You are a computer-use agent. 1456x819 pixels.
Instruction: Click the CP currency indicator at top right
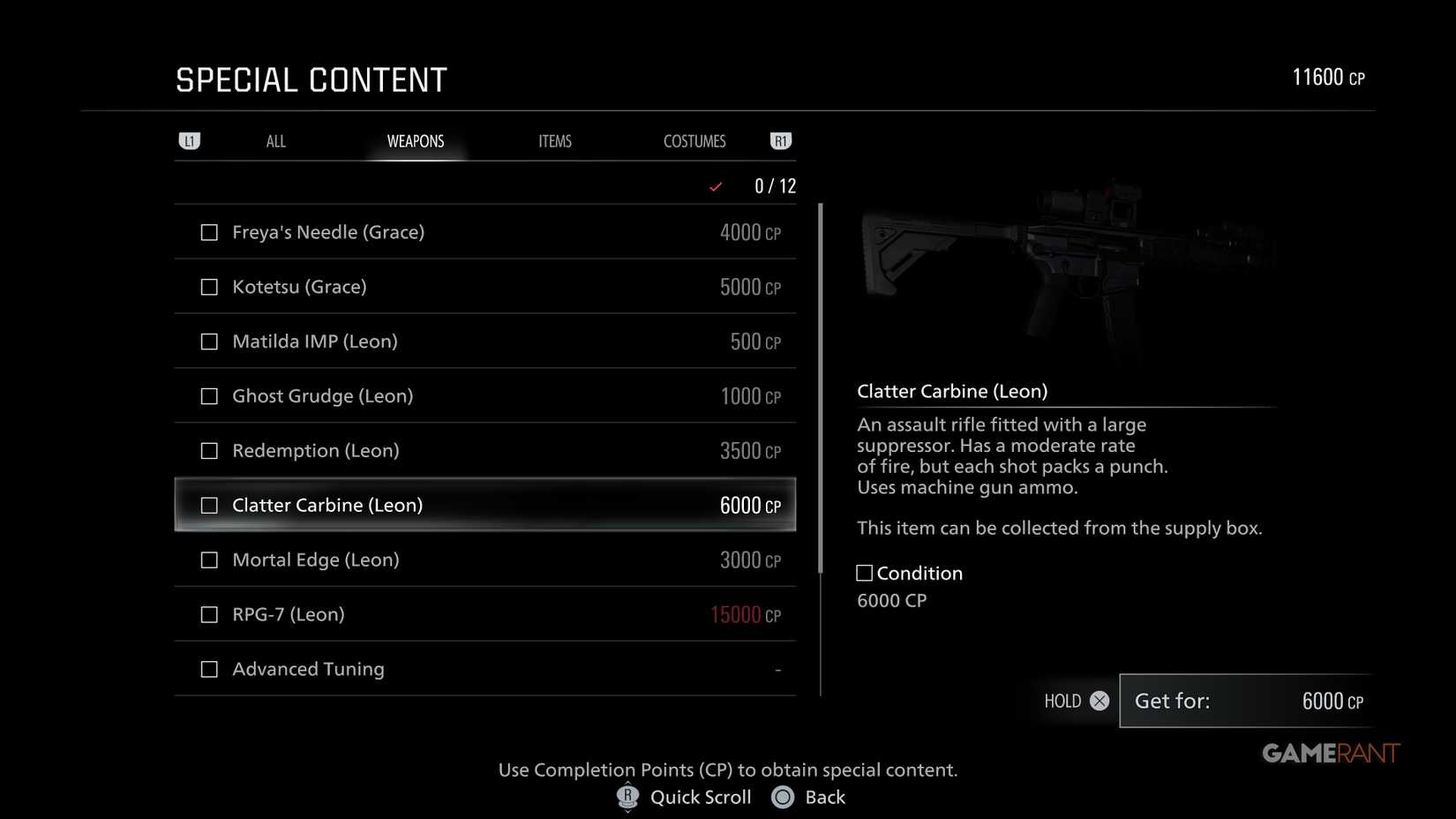[1327, 77]
